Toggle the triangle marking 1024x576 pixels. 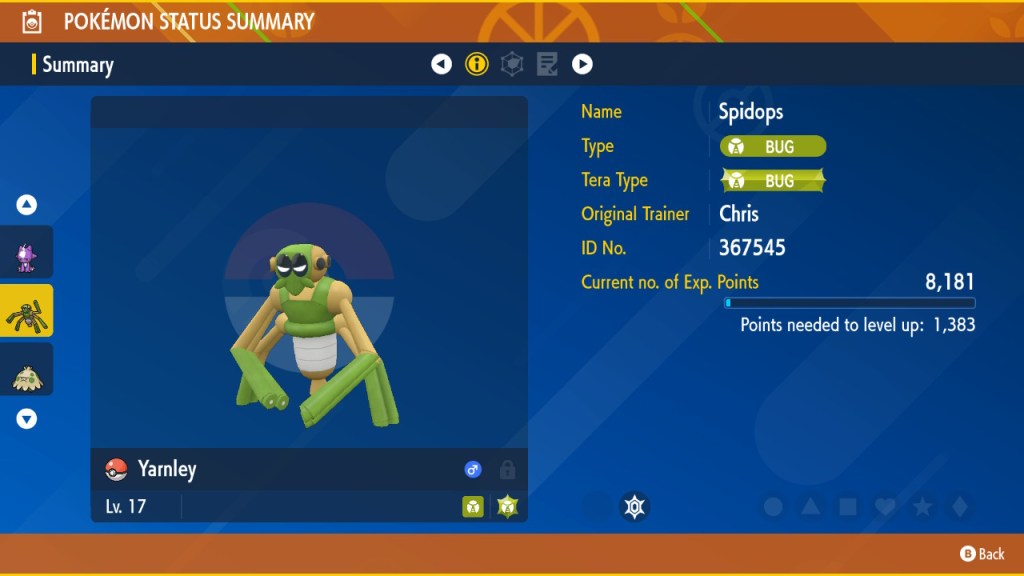810,507
